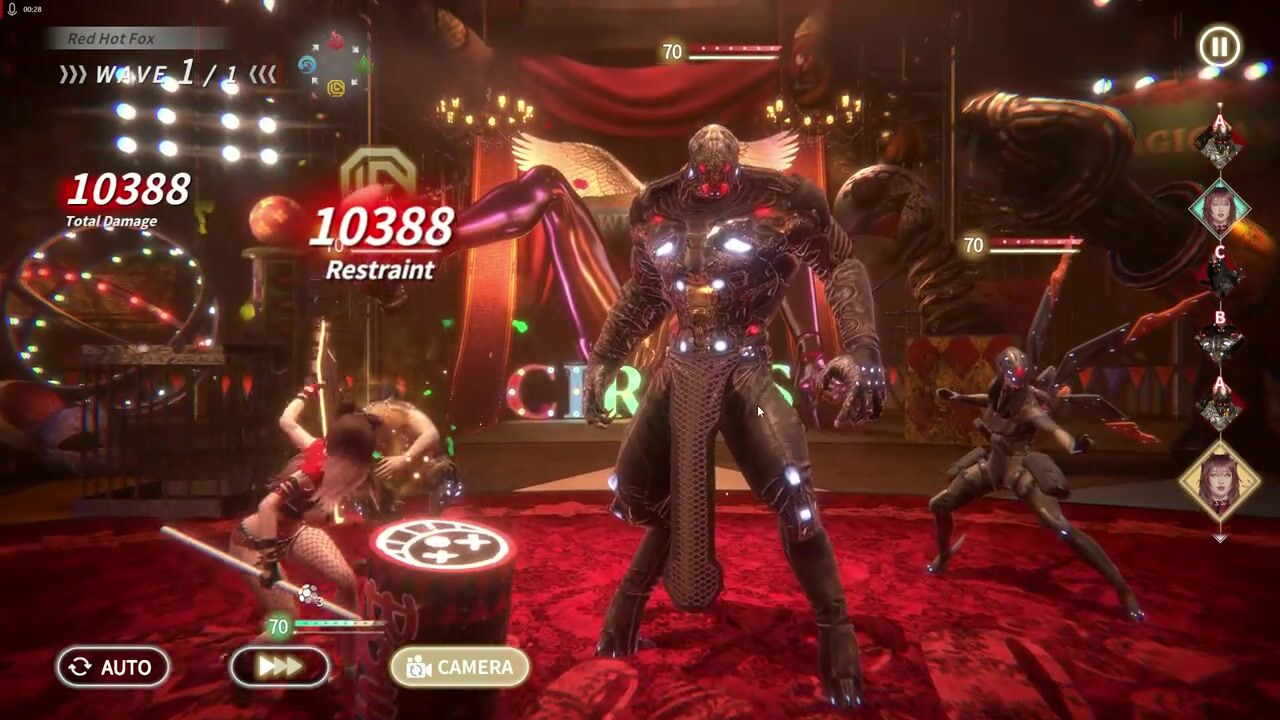The height and width of the screenshot is (720, 1280).
Task: Switch view using the CAMERA button
Action: click(x=459, y=667)
